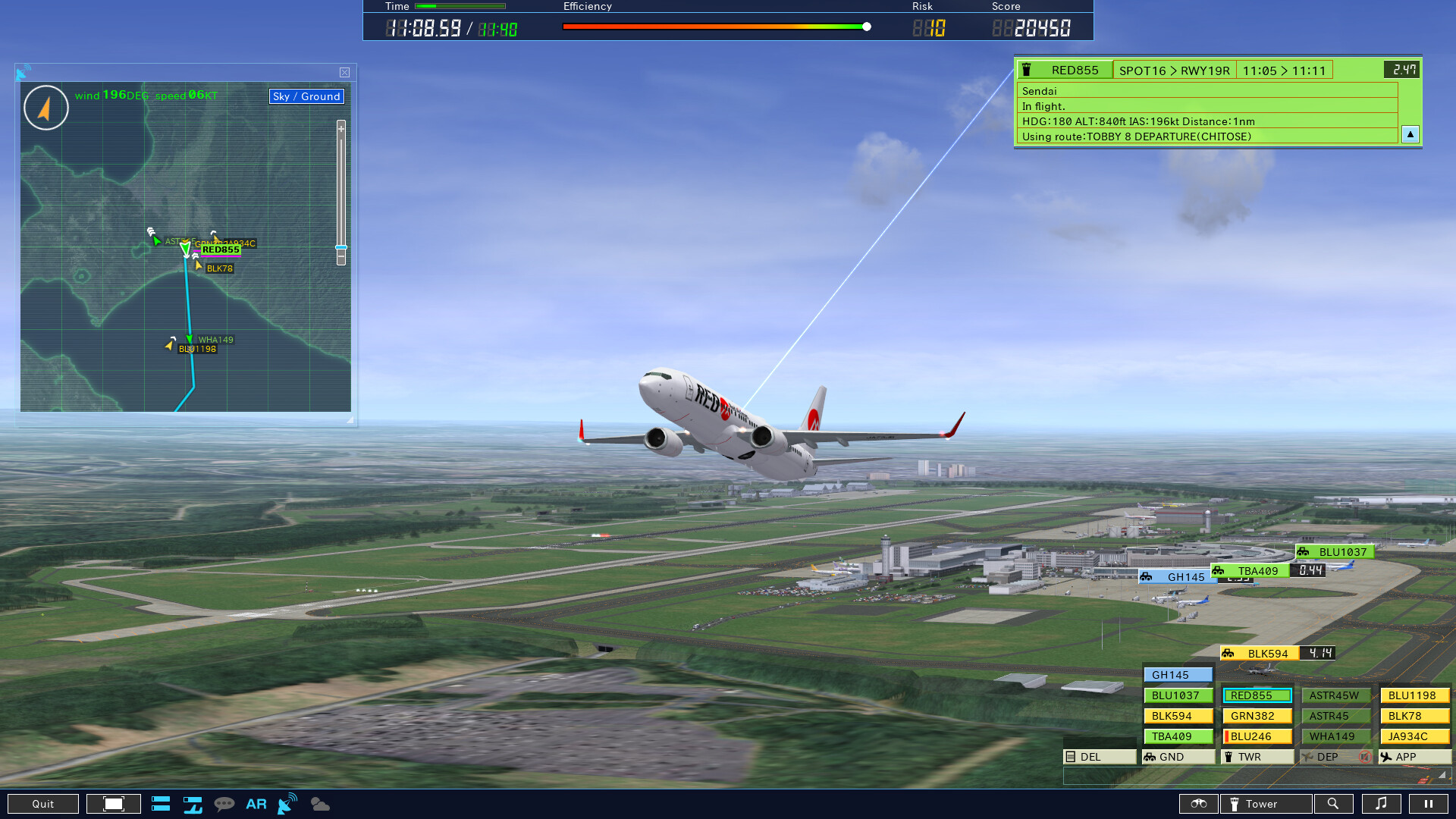The height and width of the screenshot is (819, 1456).
Task: Toggle the signal antenna on minimap corner
Action: 24,72
